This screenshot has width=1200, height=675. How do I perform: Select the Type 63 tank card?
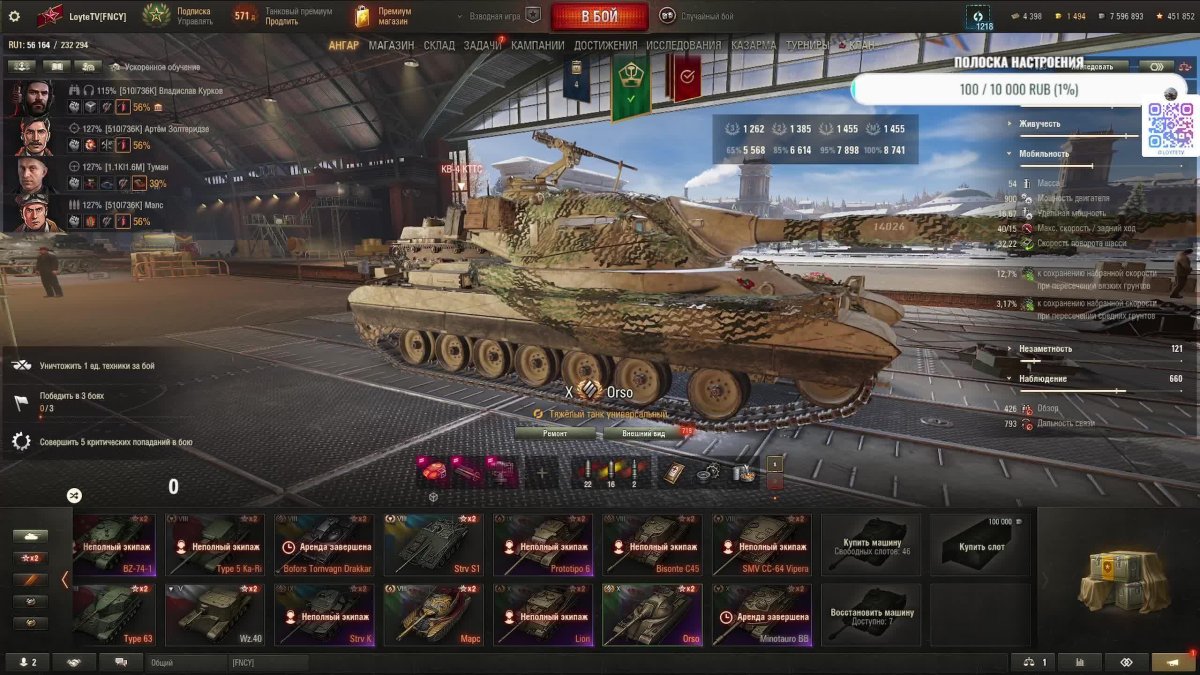point(113,615)
